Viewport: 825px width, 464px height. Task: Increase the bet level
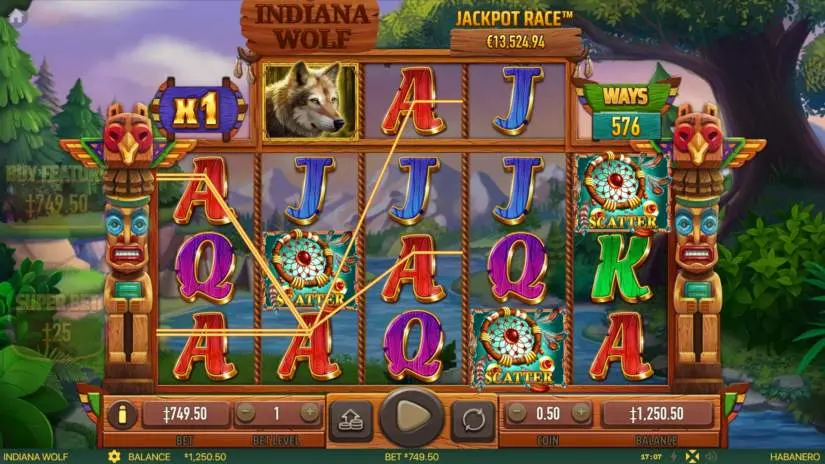coord(310,412)
